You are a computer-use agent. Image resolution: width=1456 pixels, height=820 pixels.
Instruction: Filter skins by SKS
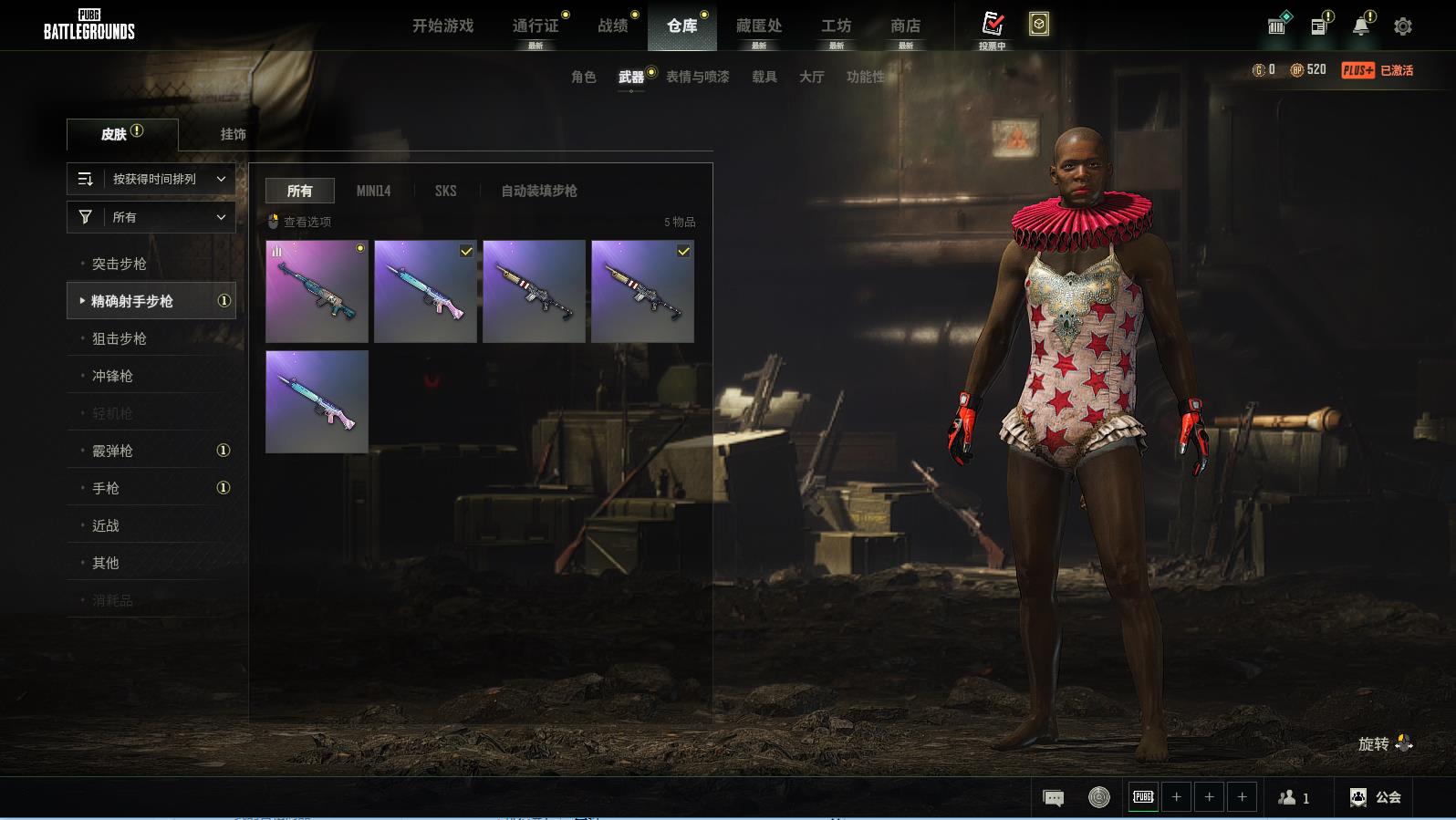pyautogui.click(x=445, y=191)
